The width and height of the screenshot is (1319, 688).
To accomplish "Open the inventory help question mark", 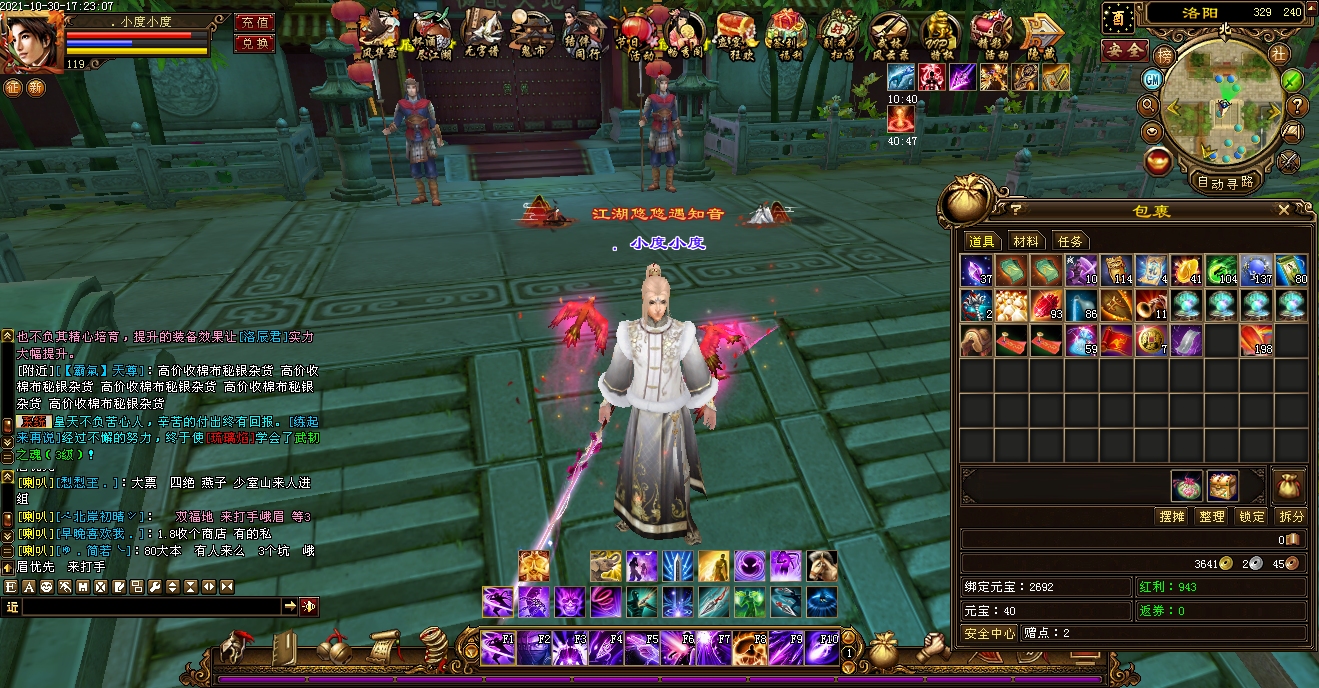I will tap(1016, 210).
